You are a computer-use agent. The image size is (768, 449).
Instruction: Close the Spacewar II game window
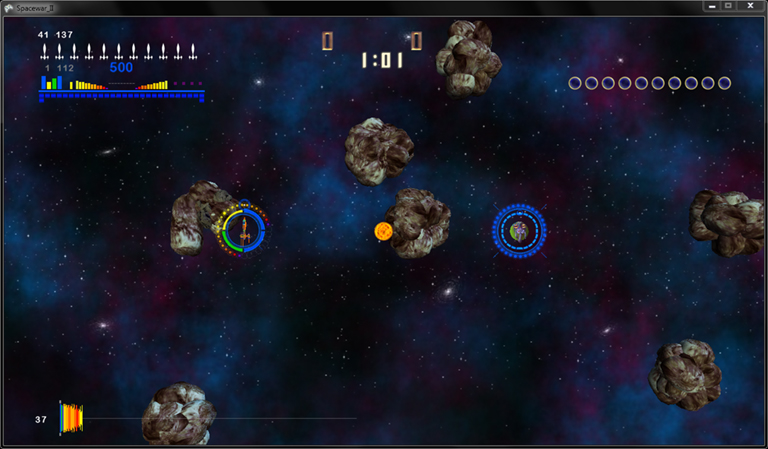click(x=748, y=6)
